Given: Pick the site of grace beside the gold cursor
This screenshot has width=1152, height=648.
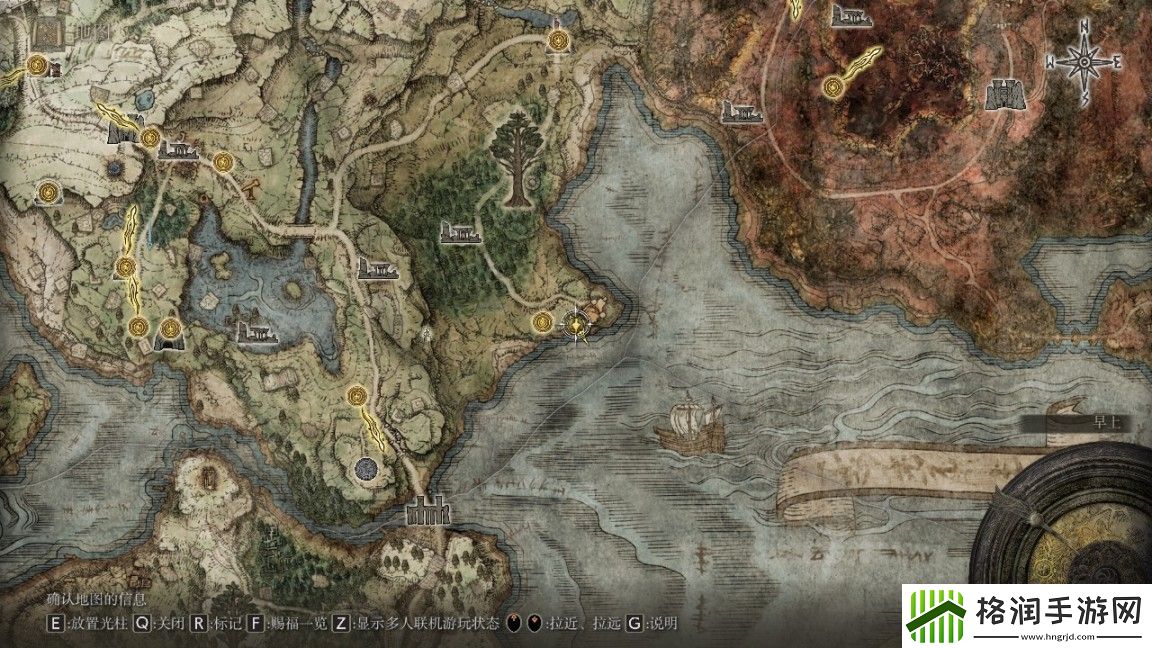Looking at the screenshot, I should click(x=542, y=321).
